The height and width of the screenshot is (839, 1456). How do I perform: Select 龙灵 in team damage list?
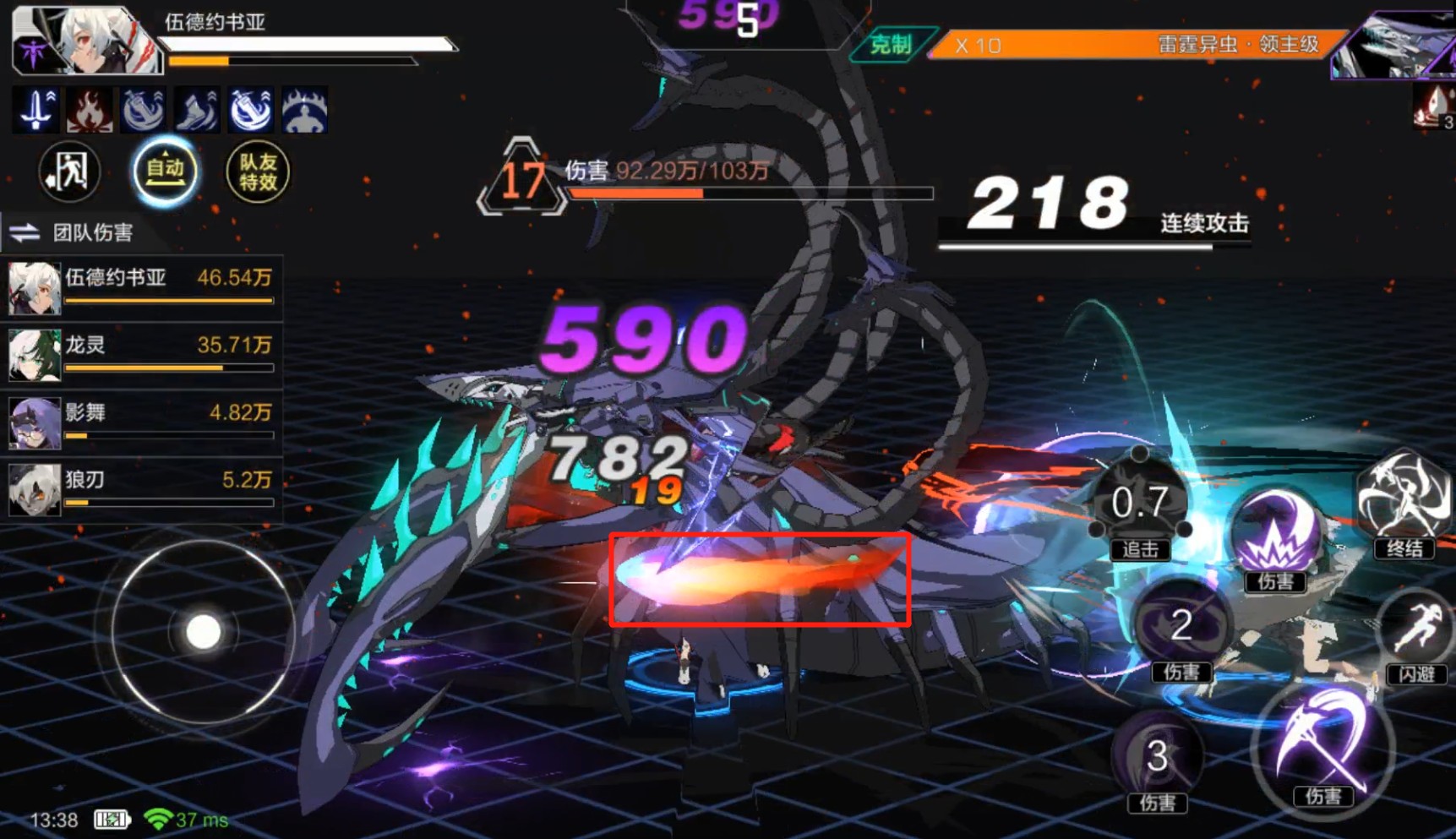click(x=141, y=353)
